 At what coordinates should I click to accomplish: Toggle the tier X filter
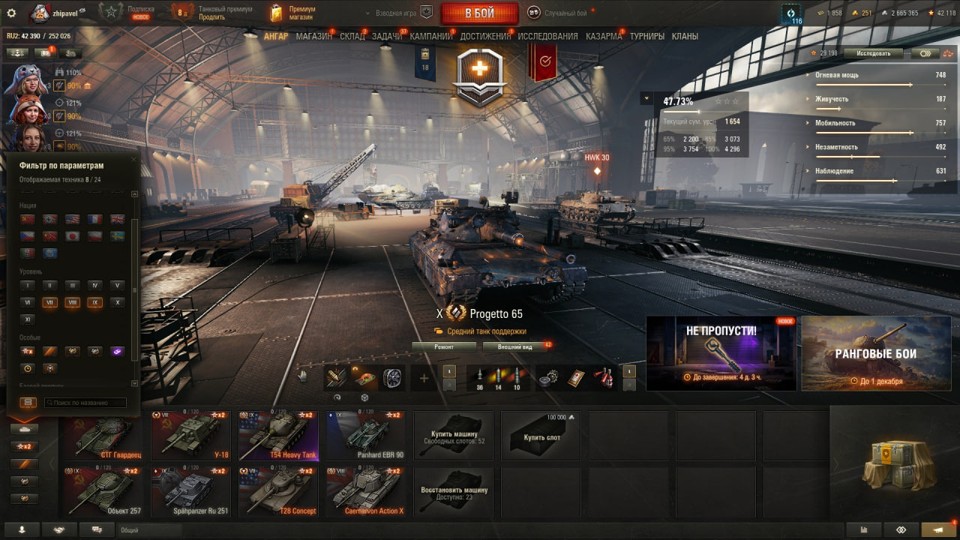(x=117, y=302)
